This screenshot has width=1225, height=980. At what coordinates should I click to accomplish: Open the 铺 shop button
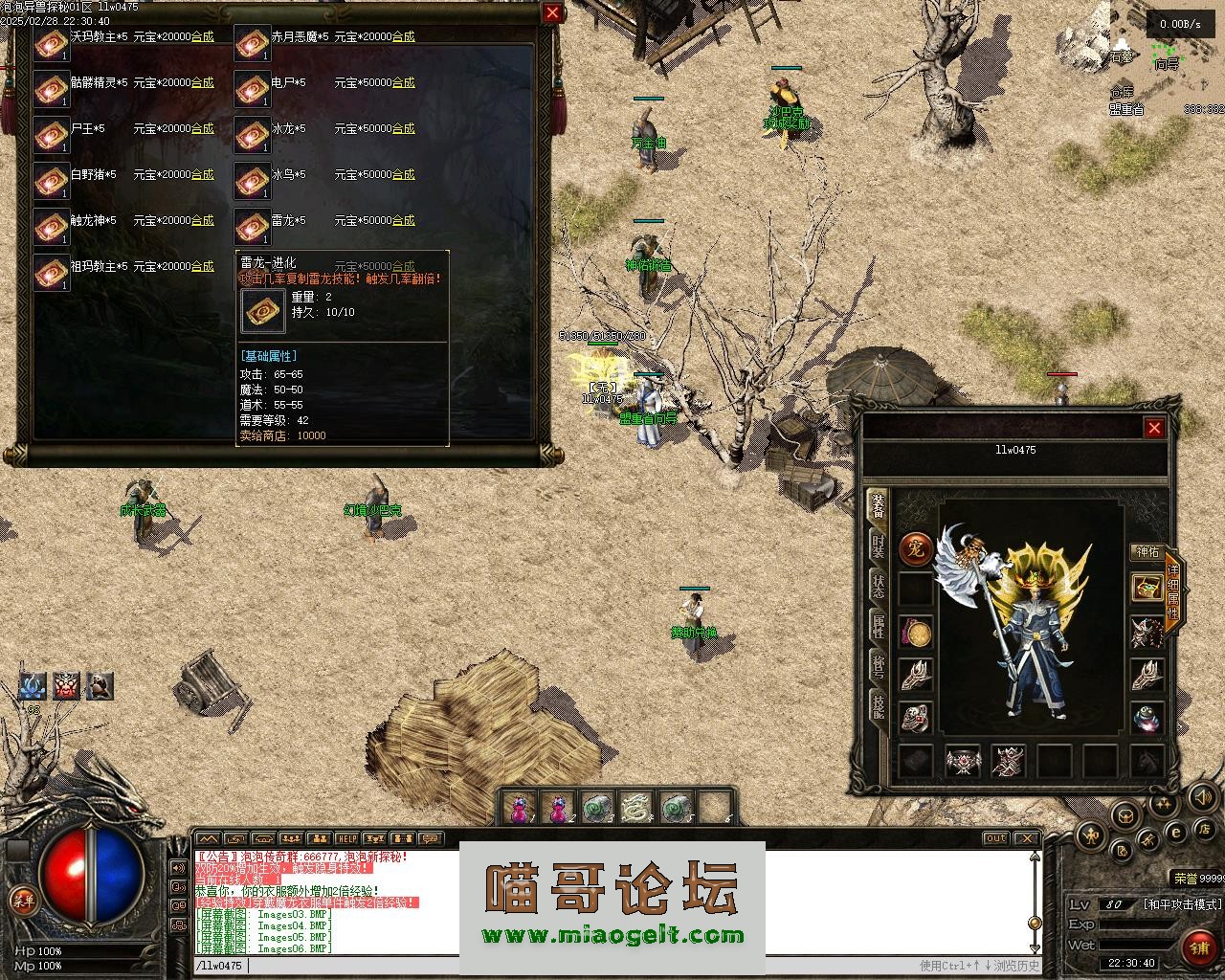[1197, 947]
